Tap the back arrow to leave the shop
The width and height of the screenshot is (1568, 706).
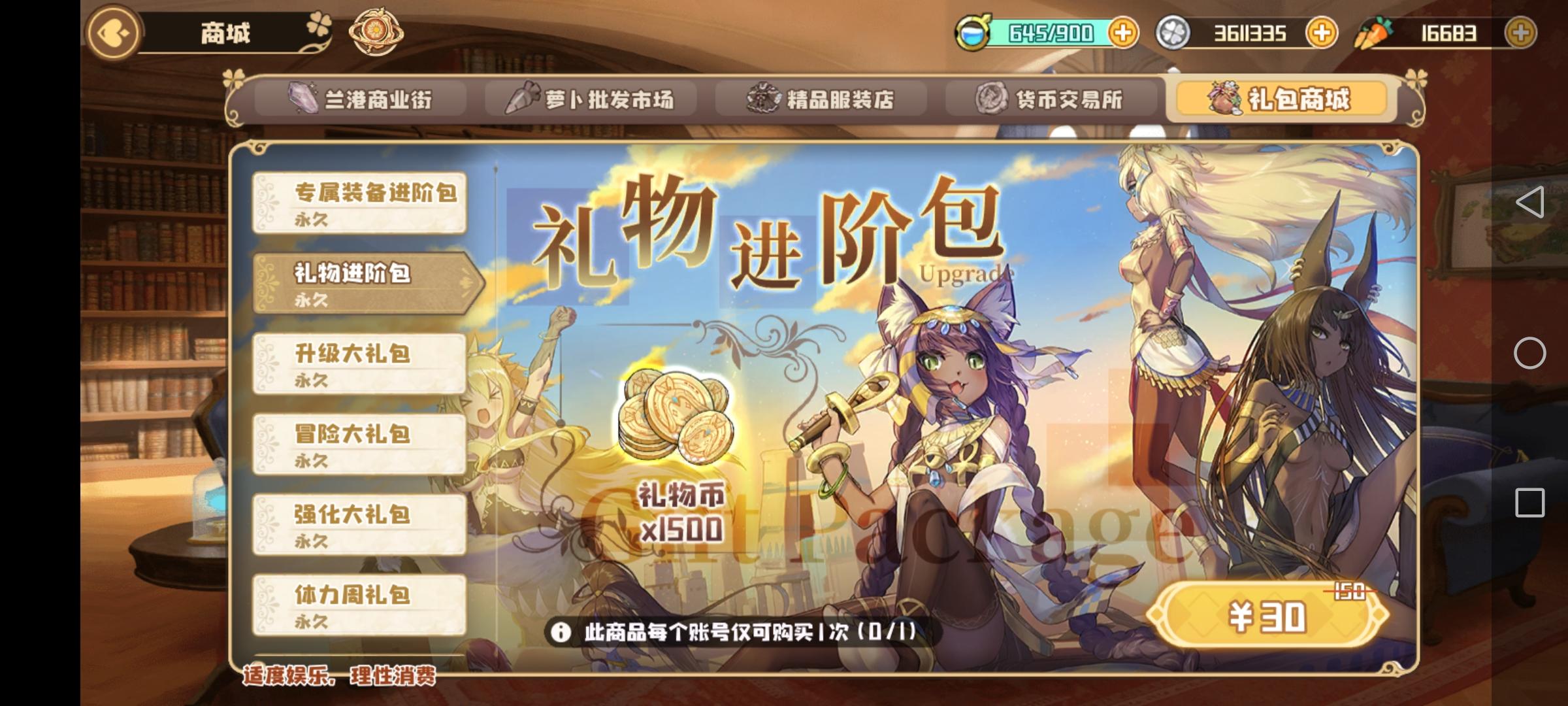pos(112,34)
